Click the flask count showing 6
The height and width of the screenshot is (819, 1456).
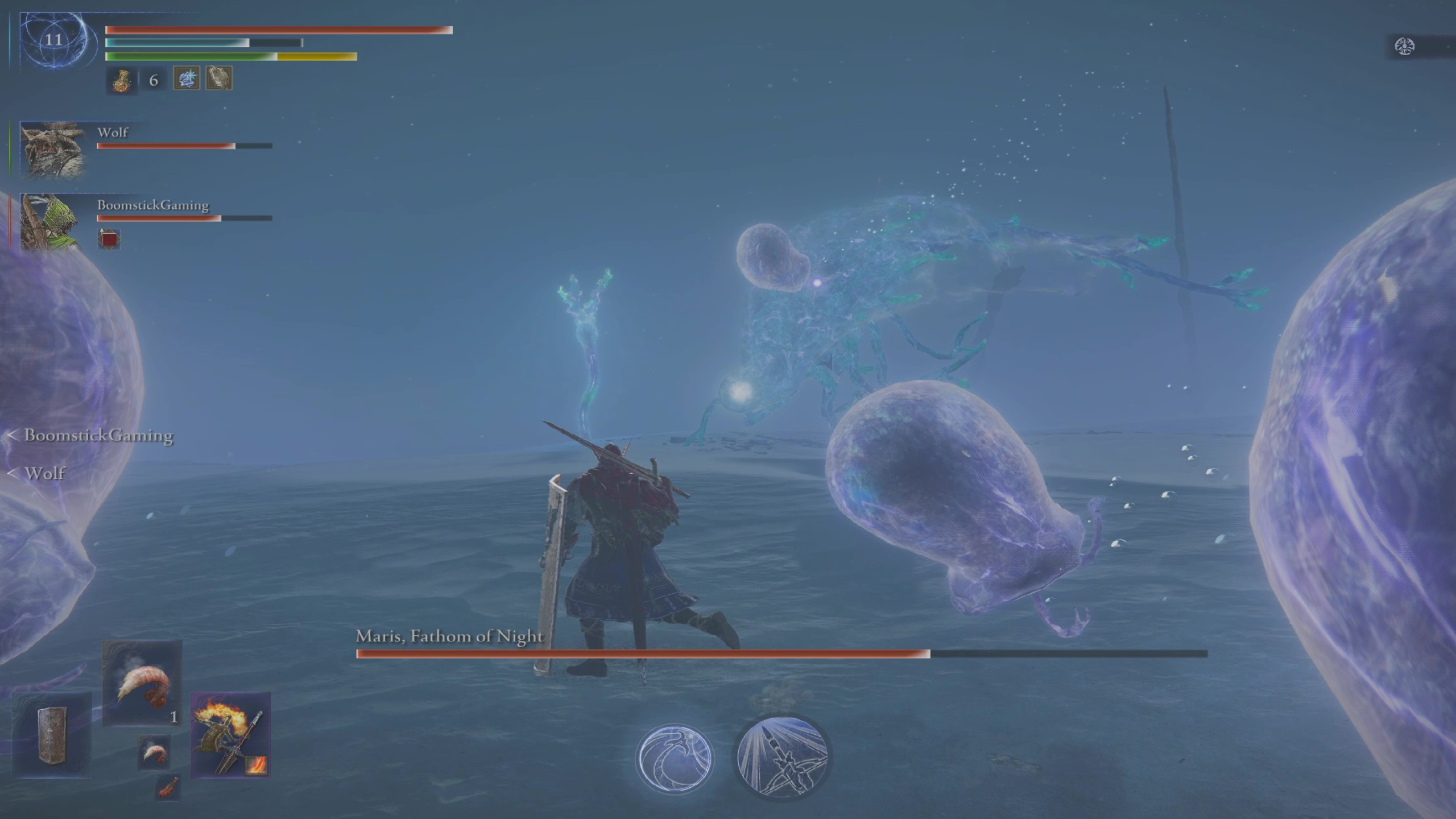point(152,80)
